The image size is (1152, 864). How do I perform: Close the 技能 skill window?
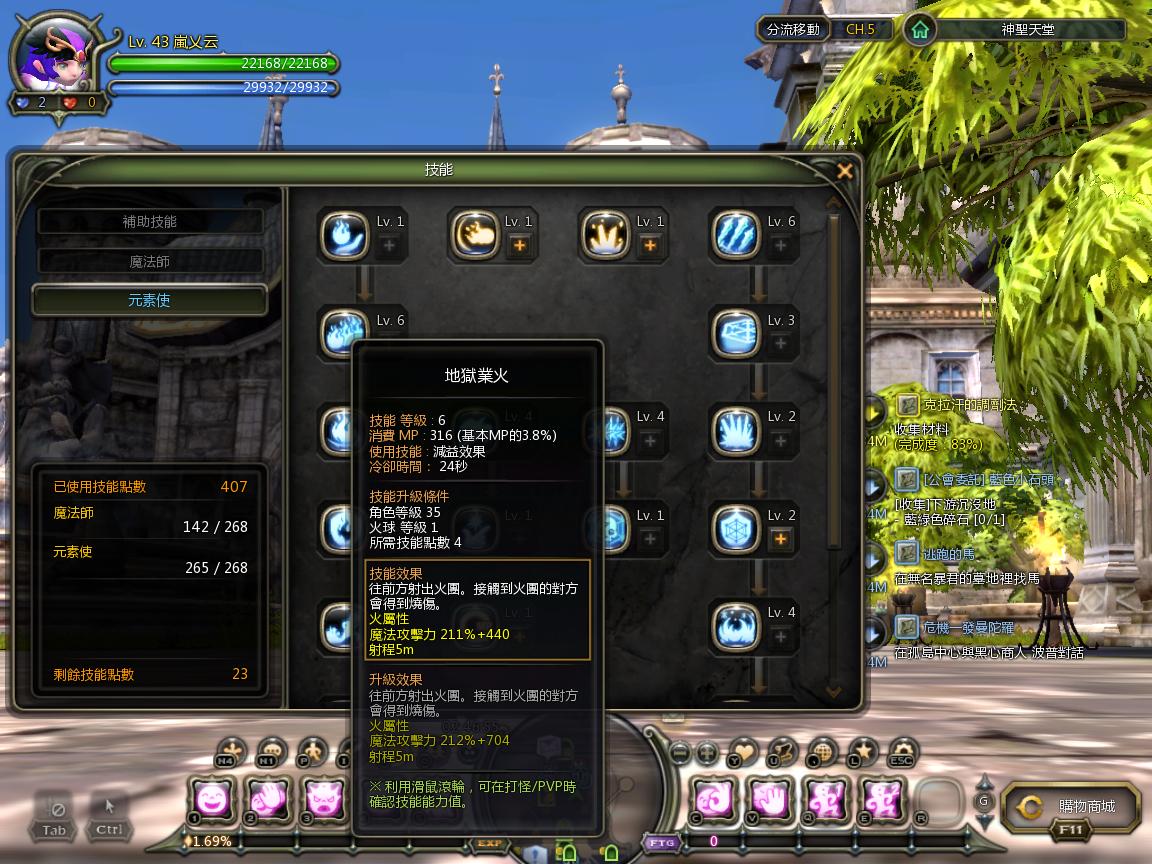pos(845,171)
